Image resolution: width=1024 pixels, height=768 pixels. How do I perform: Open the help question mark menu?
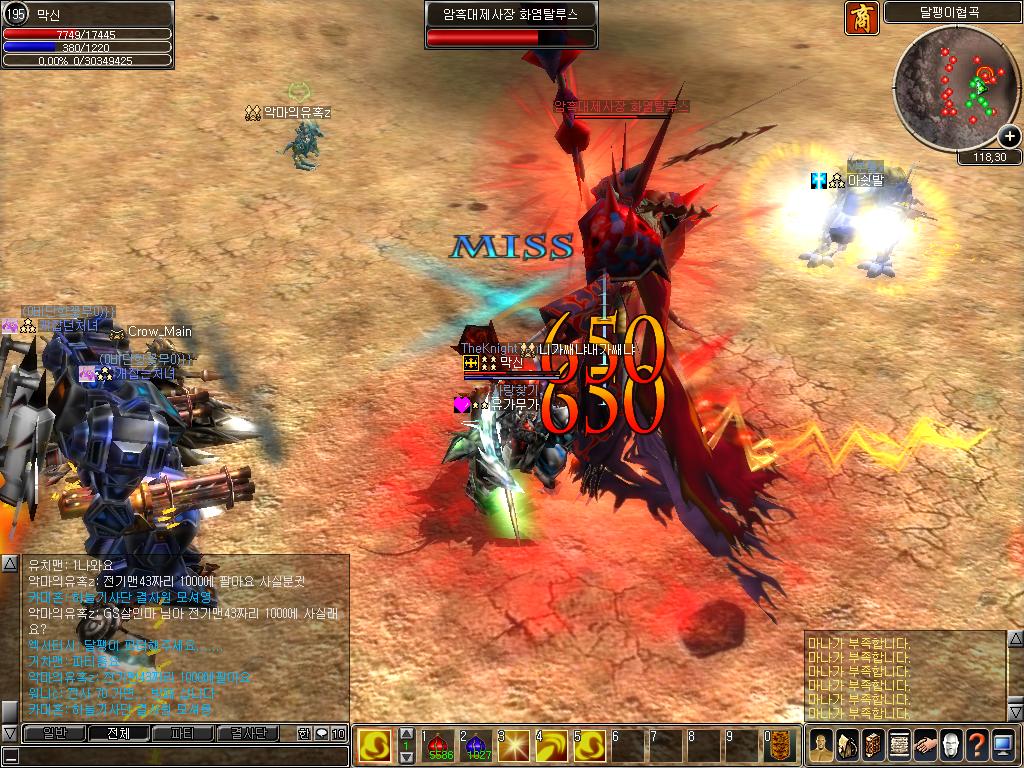(x=977, y=746)
